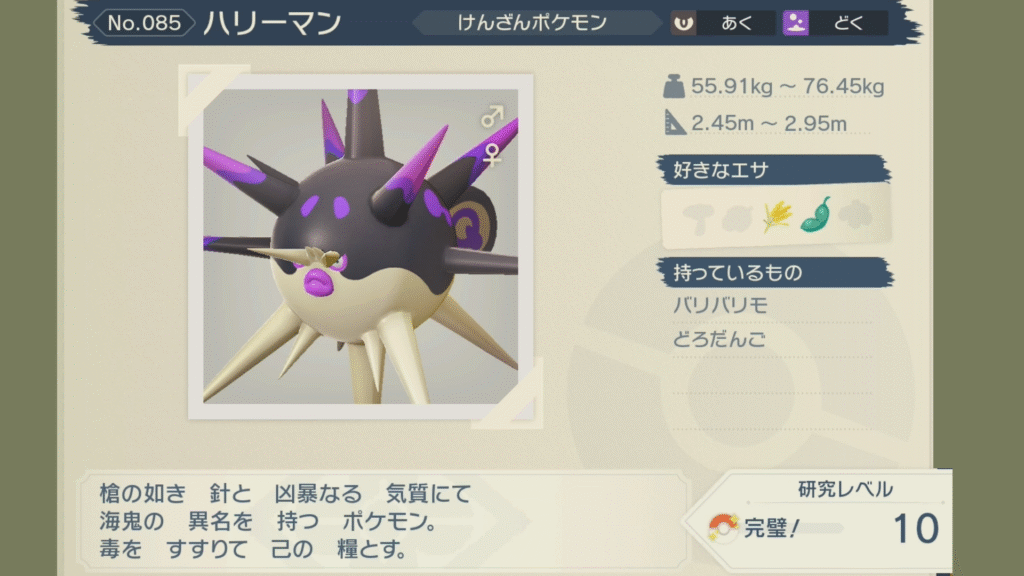Image resolution: width=1024 pixels, height=576 pixels.
Task: Select the greyed-out mushroom food icon
Action: (696, 216)
